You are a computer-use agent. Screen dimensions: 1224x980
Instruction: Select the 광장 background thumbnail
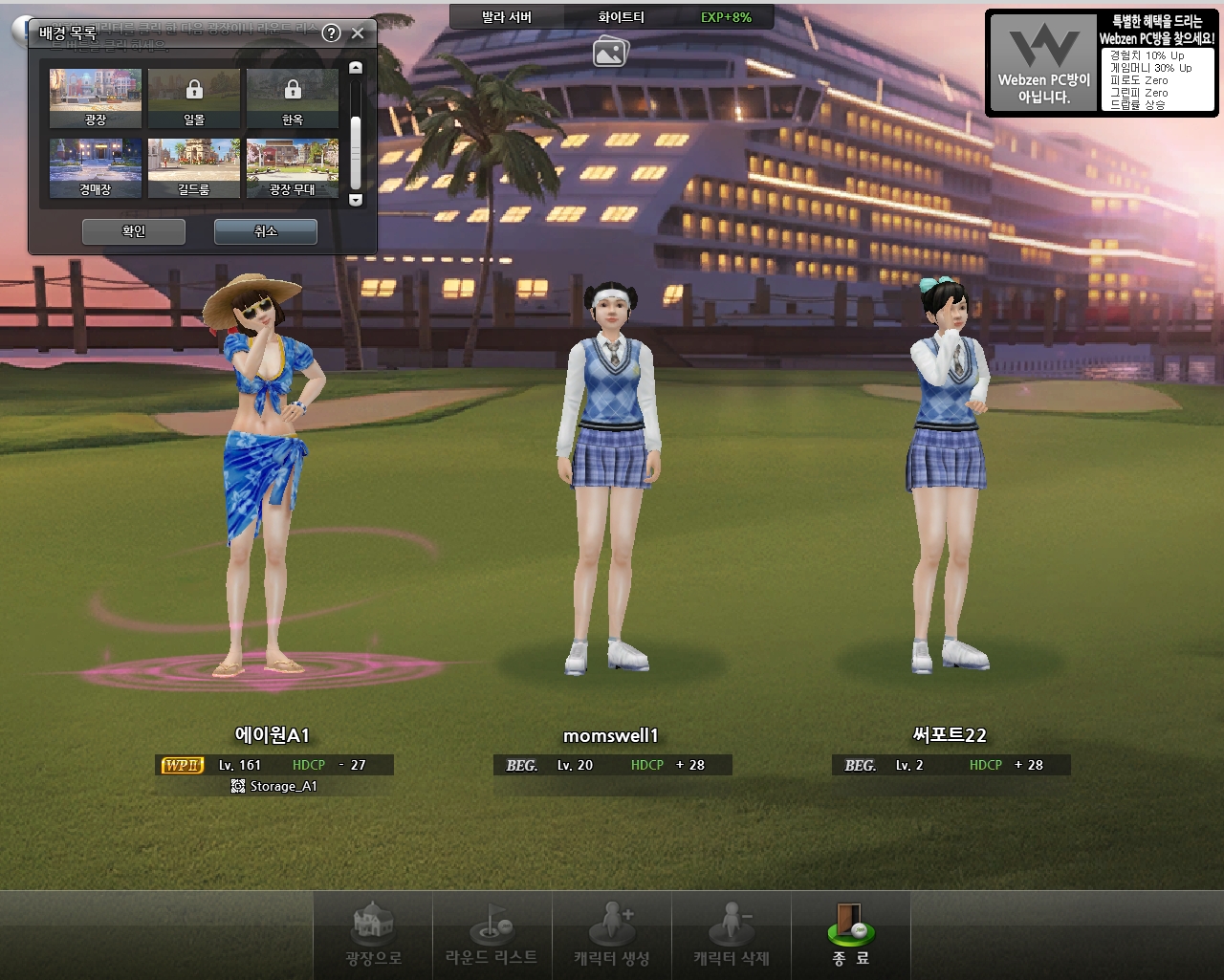[x=96, y=98]
